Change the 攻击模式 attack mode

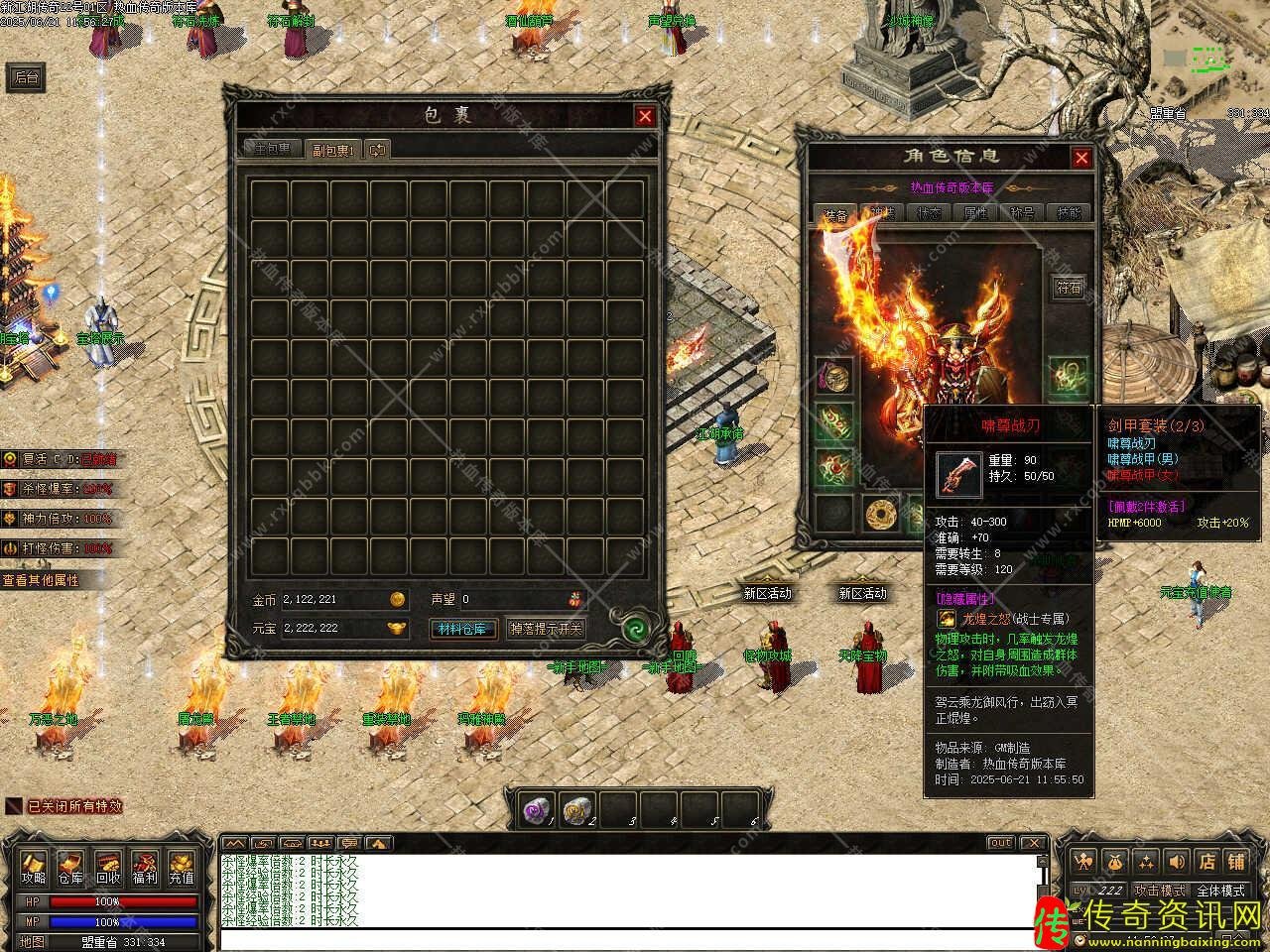click(1161, 891)
